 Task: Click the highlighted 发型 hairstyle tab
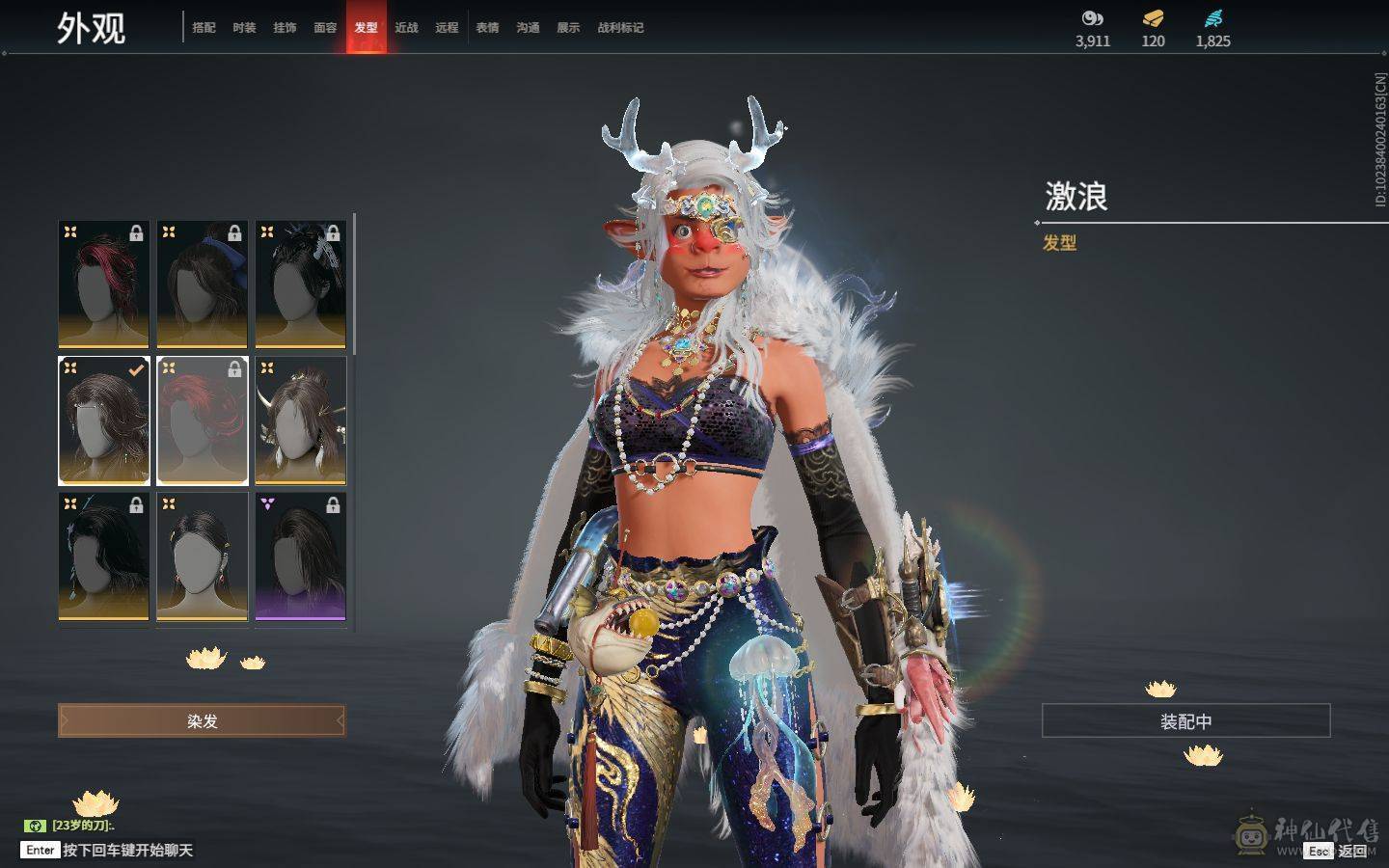[x=367, y=28]
